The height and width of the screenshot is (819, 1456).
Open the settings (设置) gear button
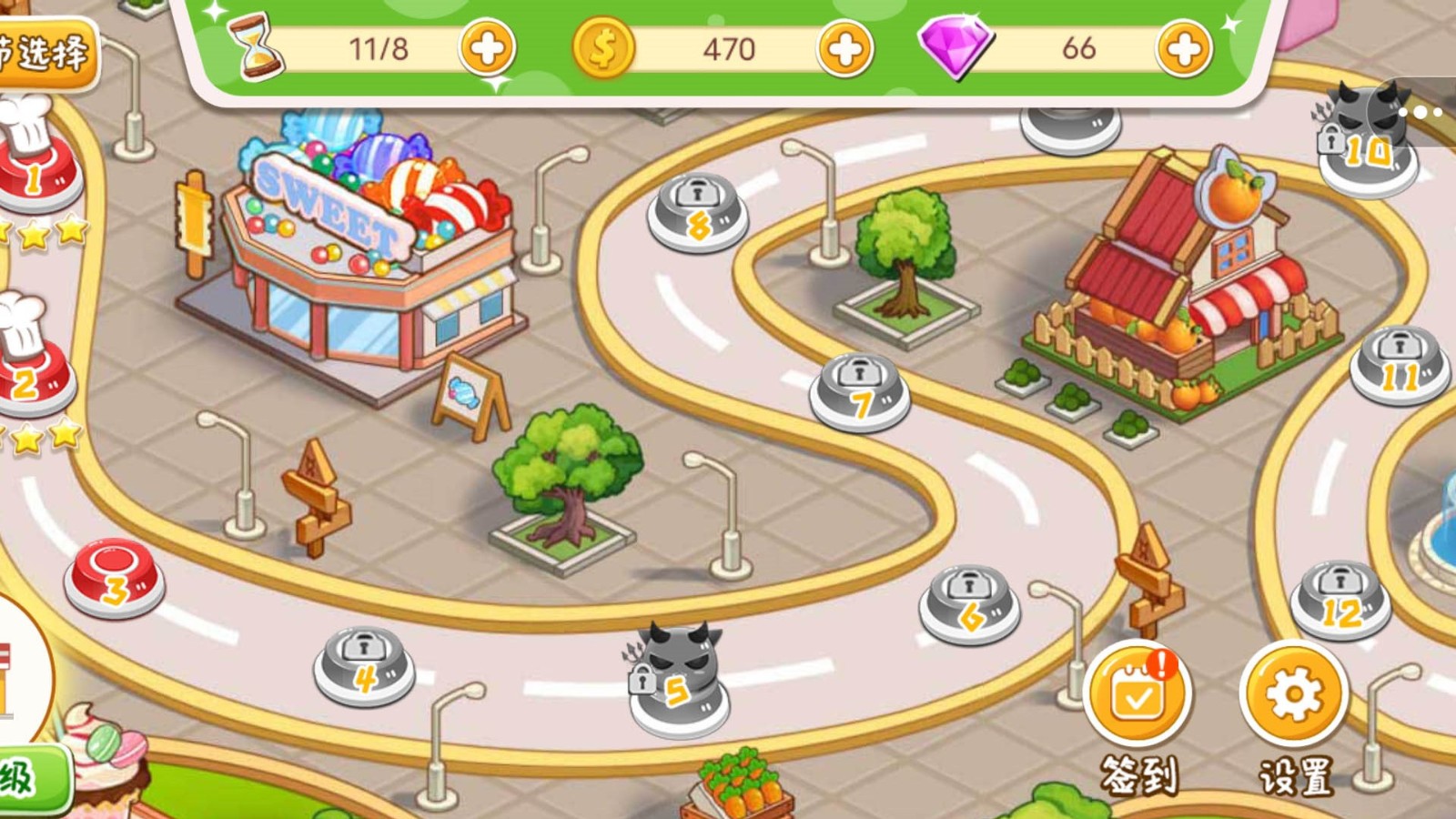pos(1293,695)
